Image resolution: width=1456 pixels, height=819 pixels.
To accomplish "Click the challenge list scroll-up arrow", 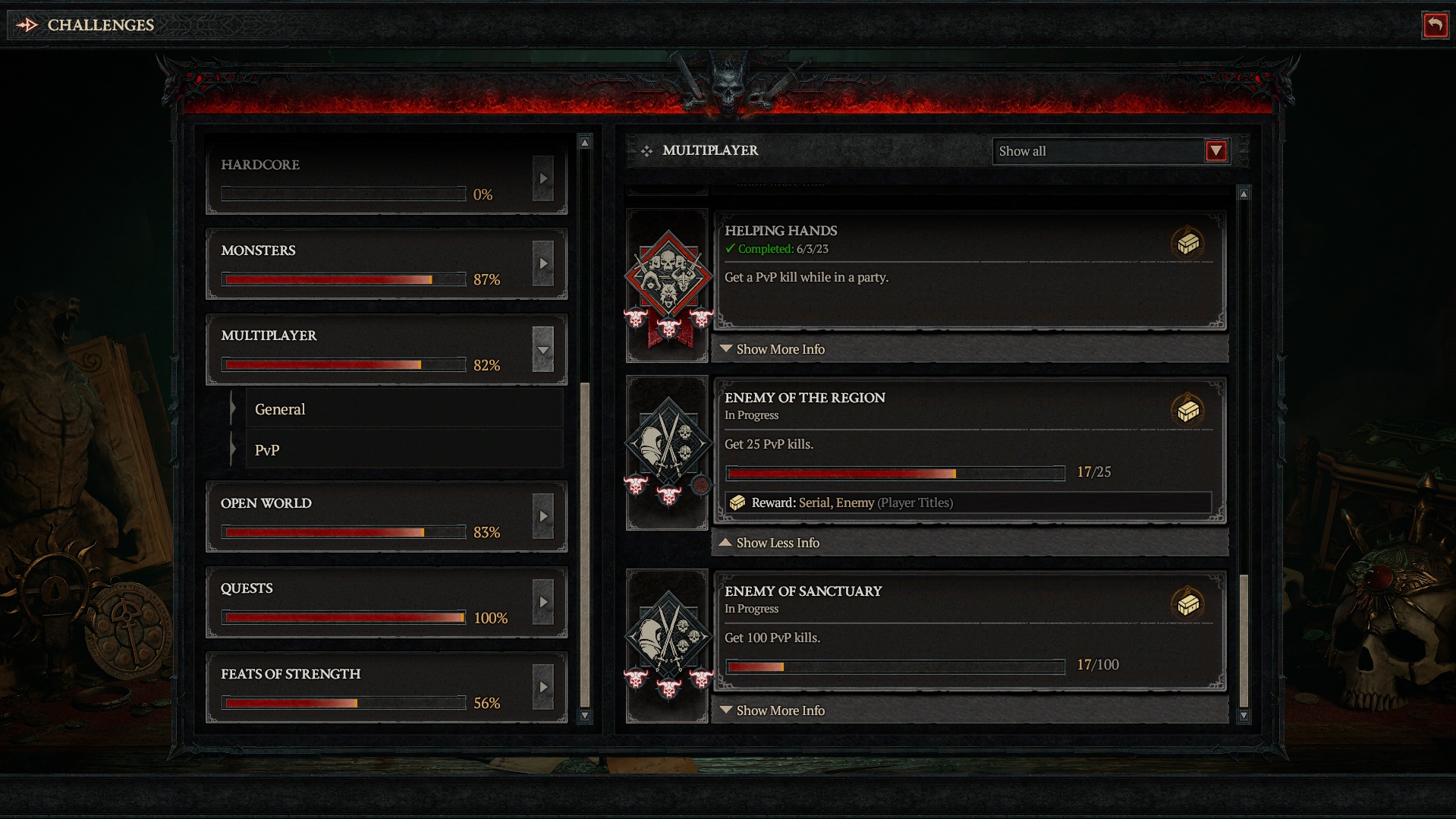I will tap(1244, 194).
